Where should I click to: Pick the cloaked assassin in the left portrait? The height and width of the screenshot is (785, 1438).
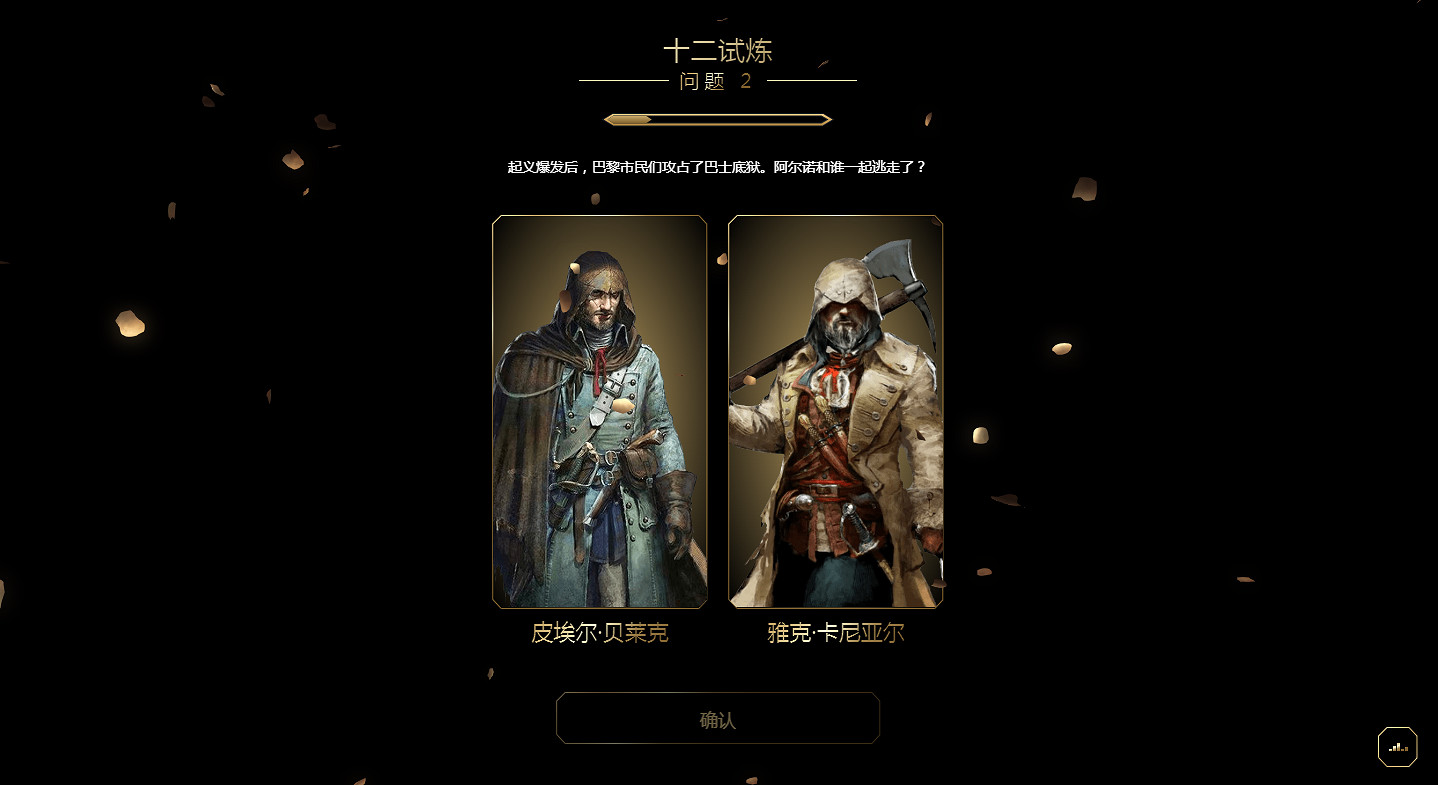[598, 410]
